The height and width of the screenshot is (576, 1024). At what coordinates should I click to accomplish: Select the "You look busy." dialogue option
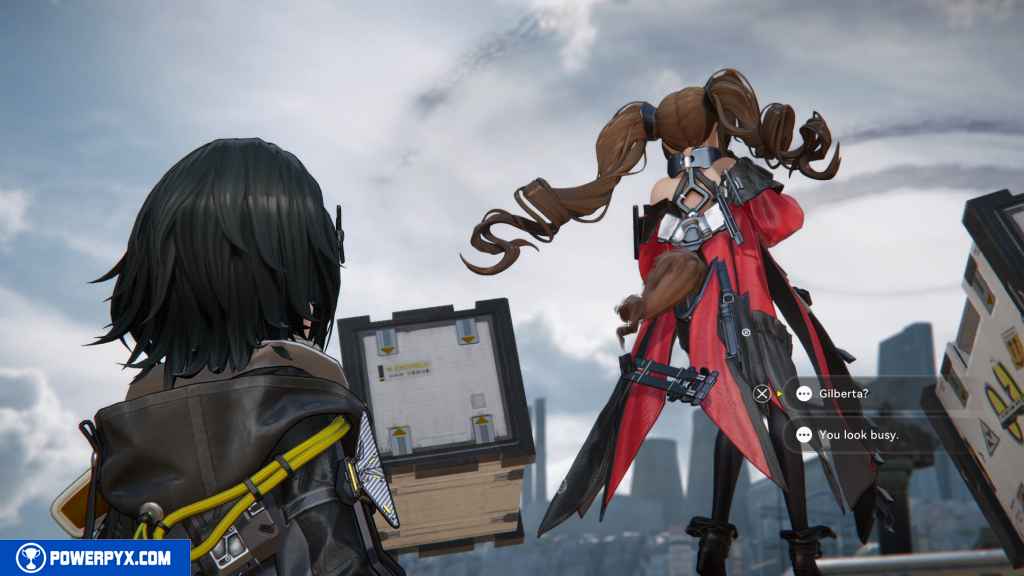tap(857, 435)
